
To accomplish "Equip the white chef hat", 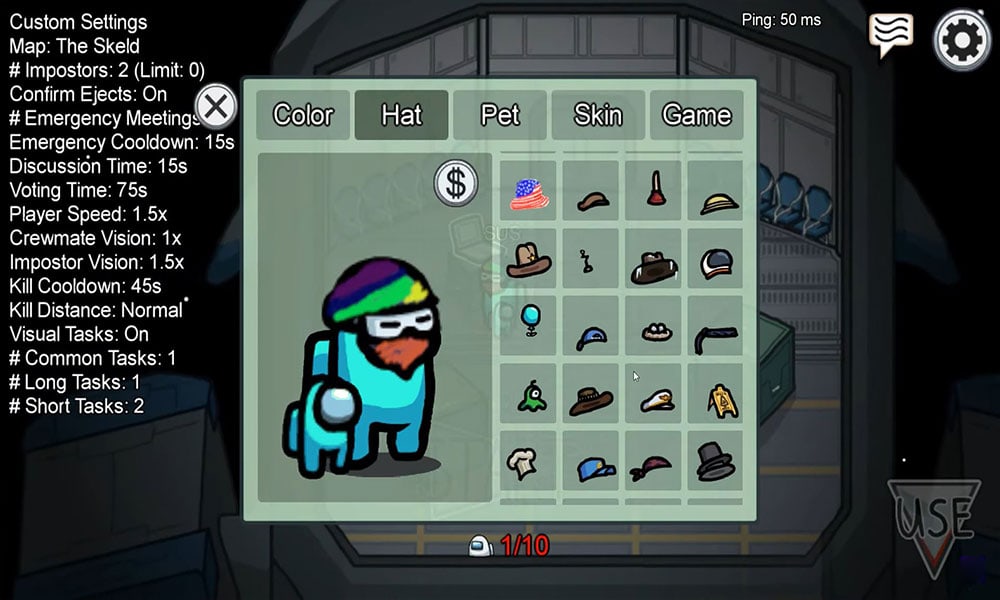I will (521, 462).
